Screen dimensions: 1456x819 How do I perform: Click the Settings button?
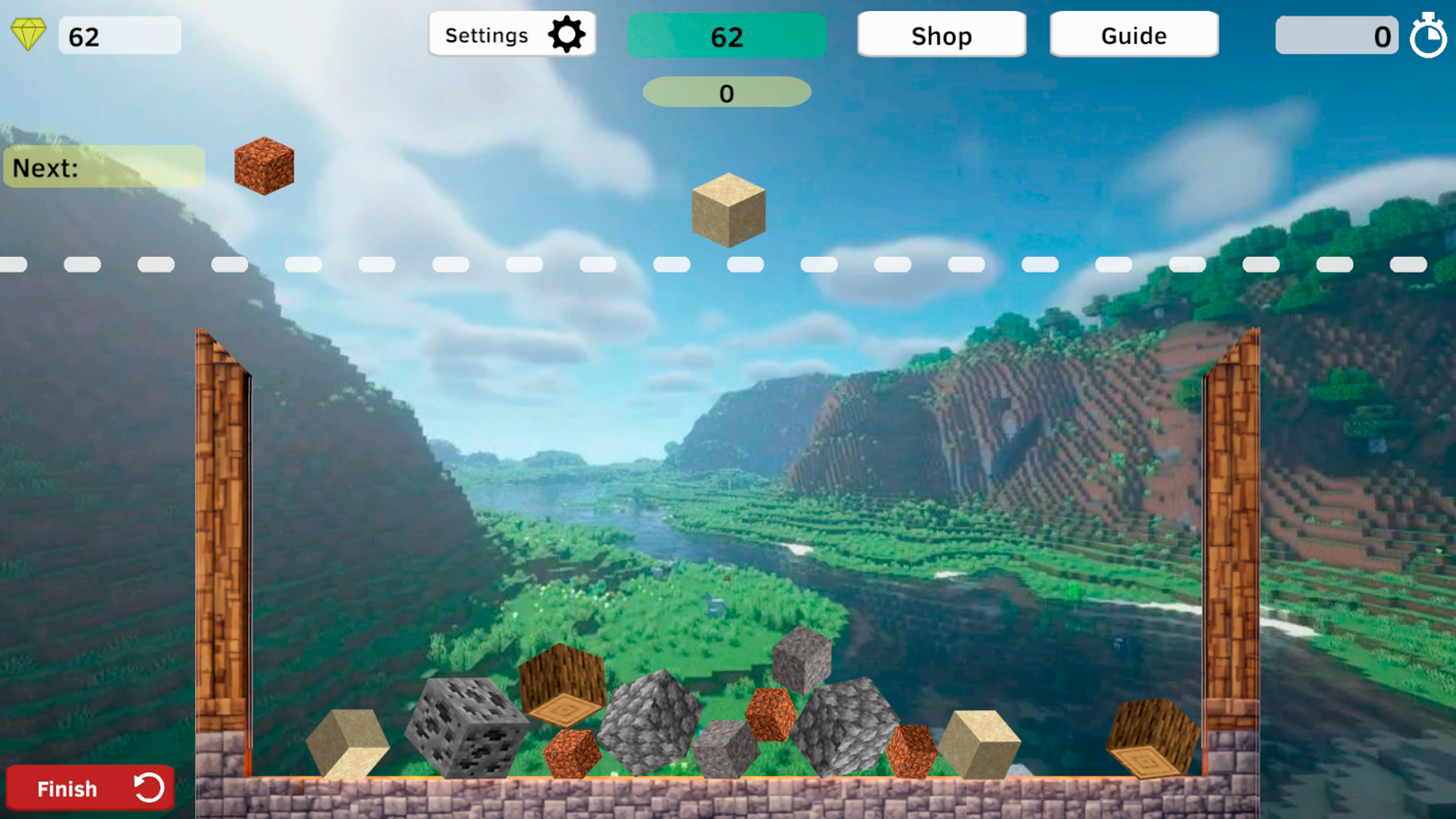(512, 34)
